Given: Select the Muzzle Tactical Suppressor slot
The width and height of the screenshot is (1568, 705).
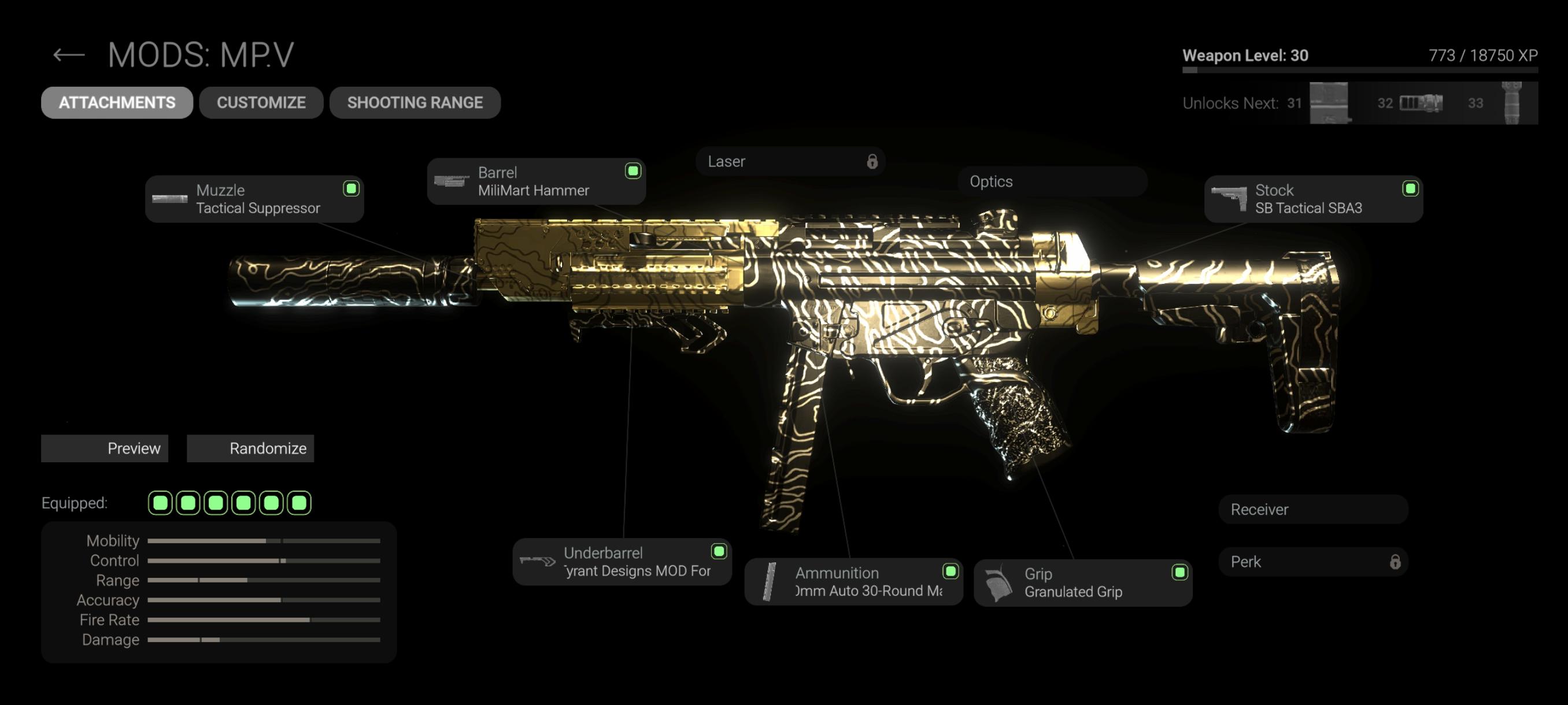Looking at the screenshot, I should click(x=254, y=199).
